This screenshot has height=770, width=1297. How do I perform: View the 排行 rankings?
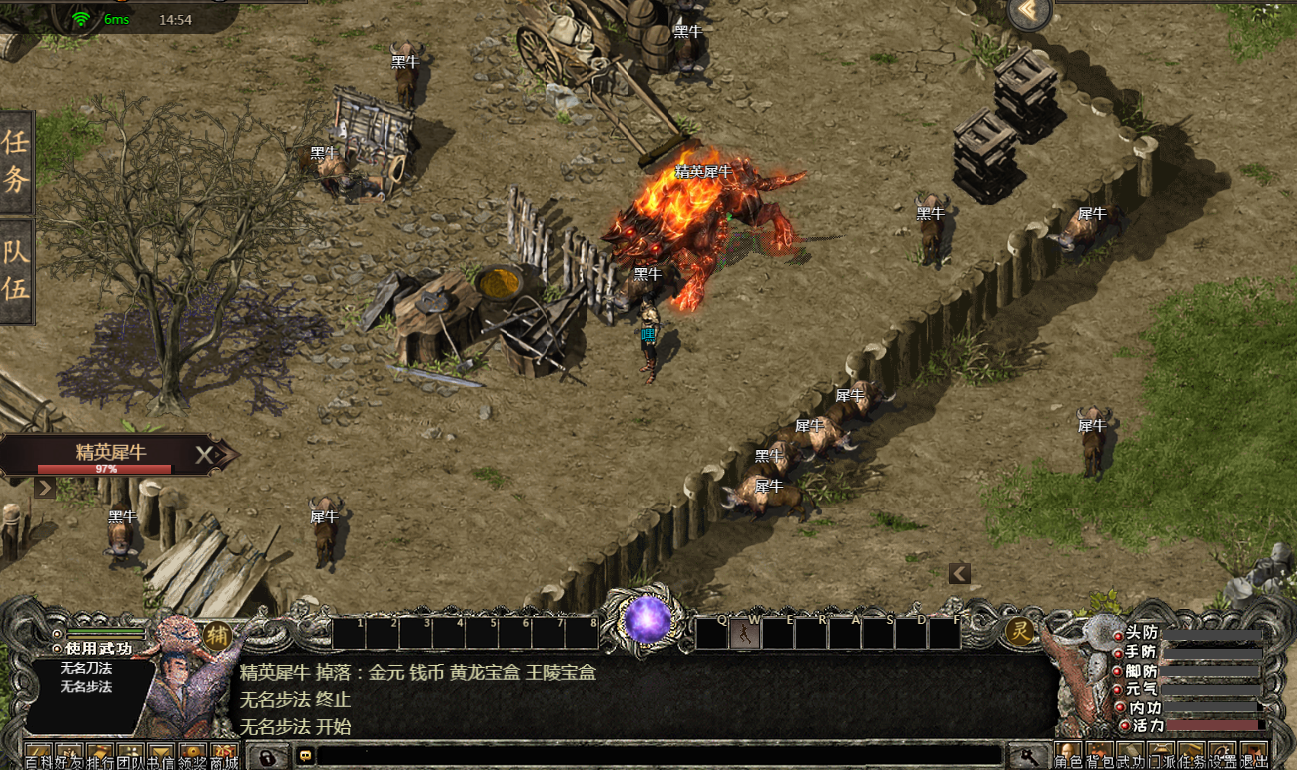[100, 756]
